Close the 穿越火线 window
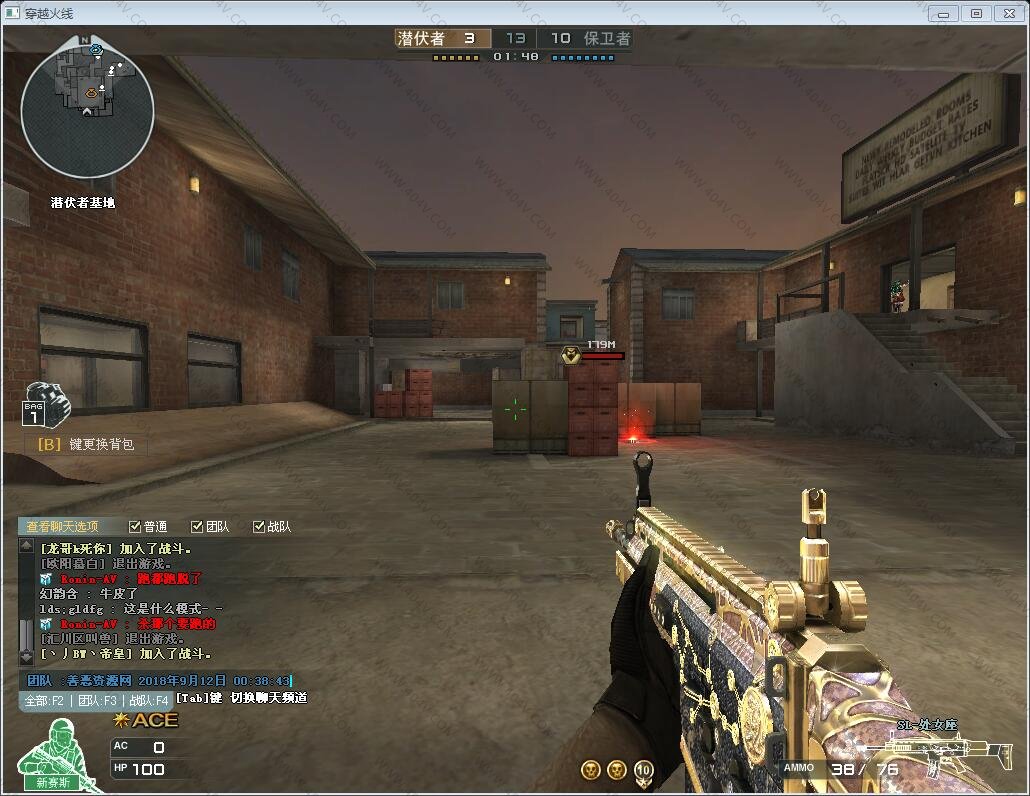The width and height of the screenshot is (1030, 796). click(1009, 13)
